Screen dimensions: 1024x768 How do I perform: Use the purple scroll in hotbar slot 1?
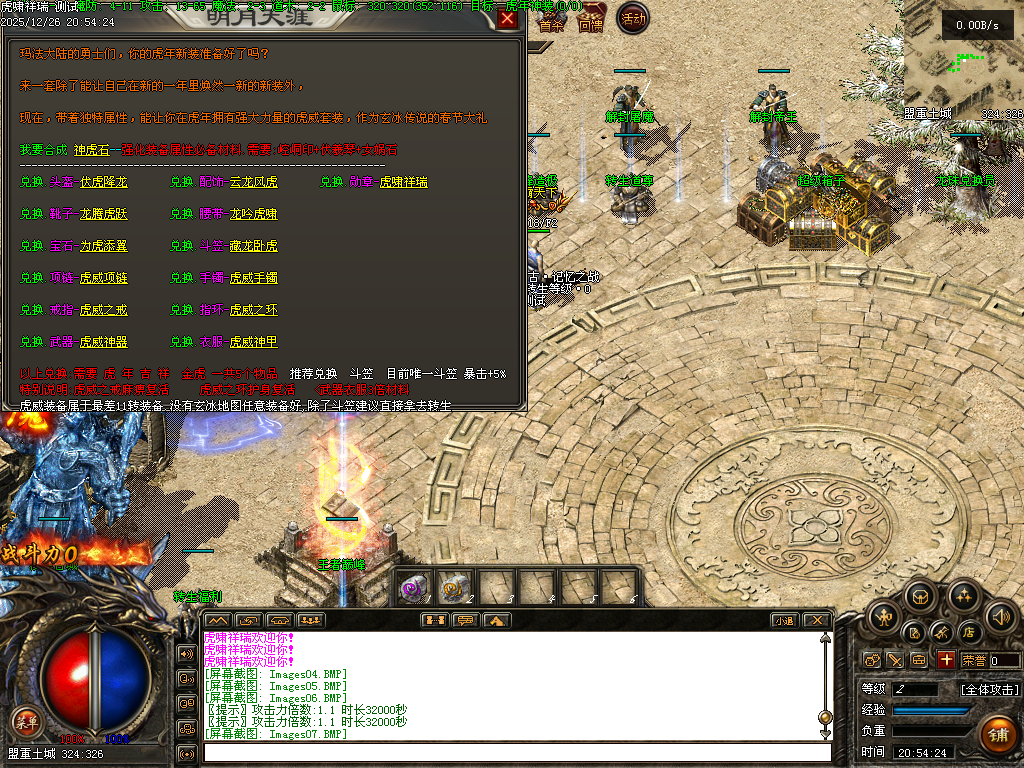pos(415,587)
